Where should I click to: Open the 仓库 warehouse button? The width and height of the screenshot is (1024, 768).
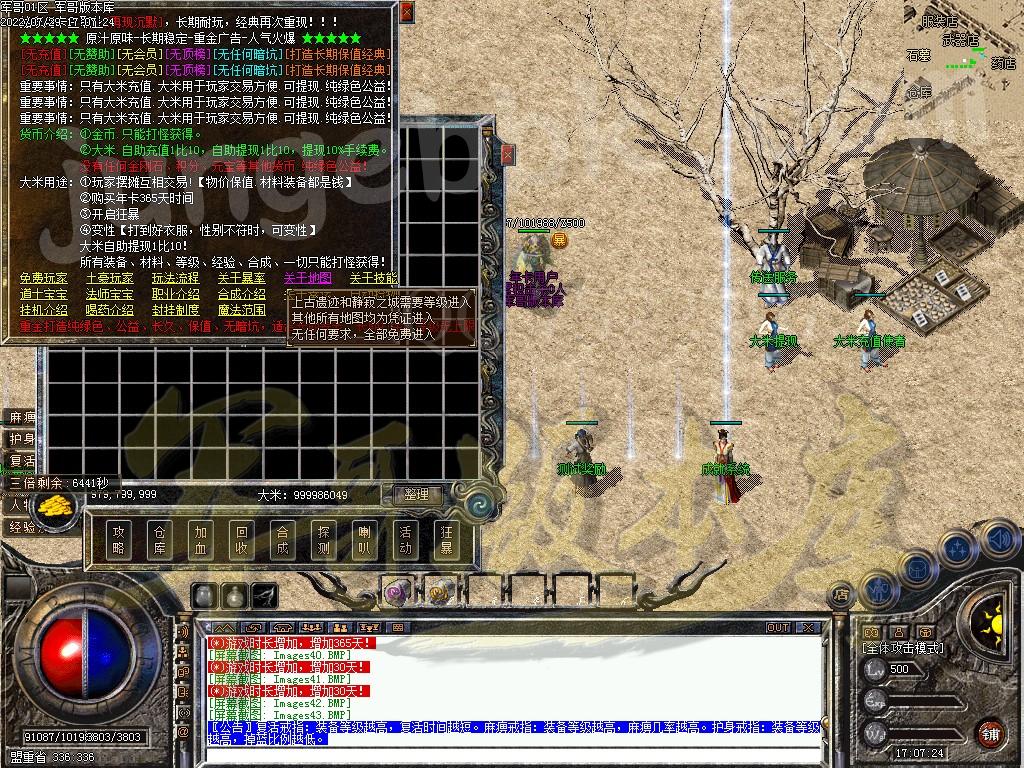pos(159,540)
